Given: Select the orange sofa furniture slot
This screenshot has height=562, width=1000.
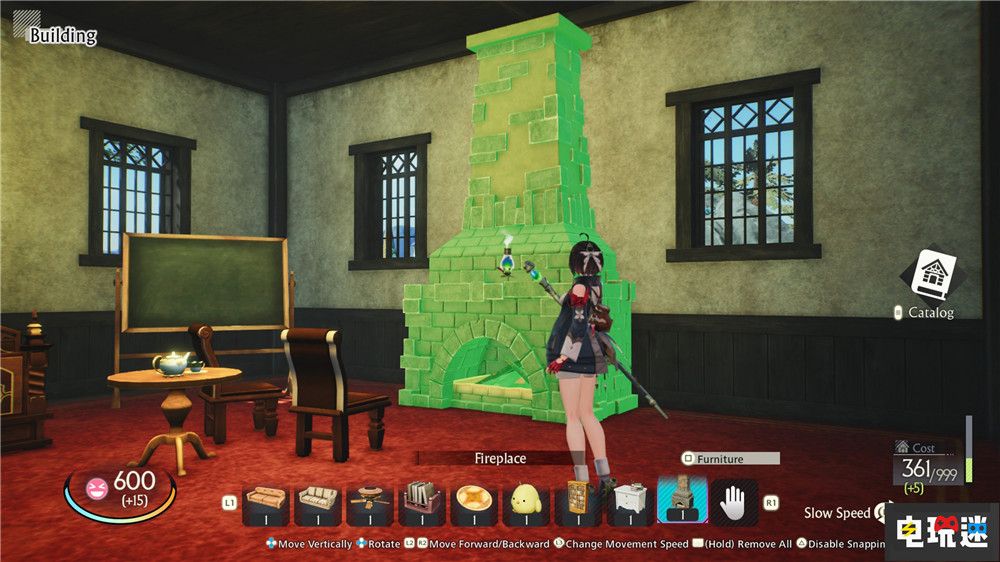Looking at the screenshot, I should [x=266, y=500].
